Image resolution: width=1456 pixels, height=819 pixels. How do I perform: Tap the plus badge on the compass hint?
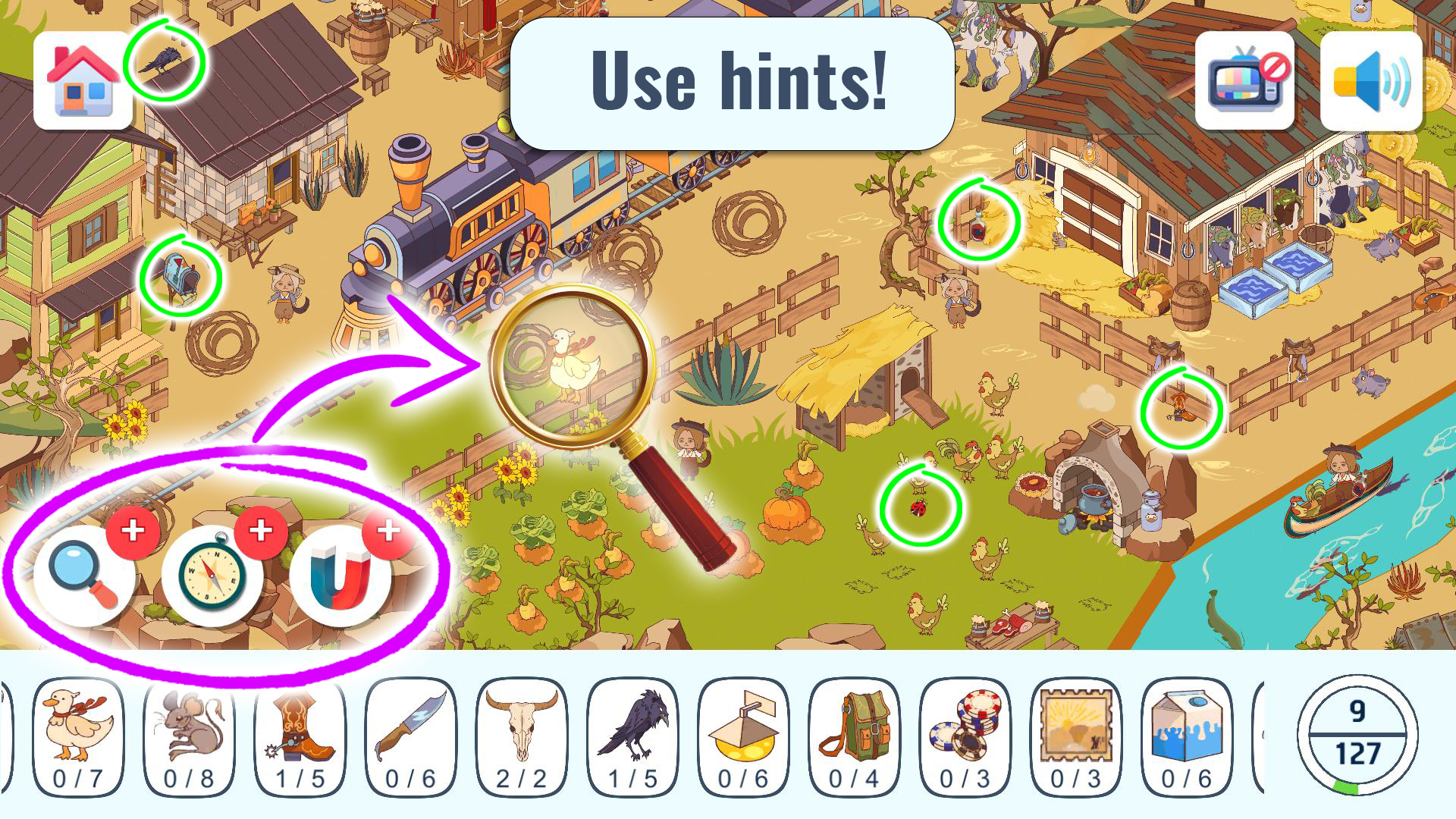click(261, 533)
